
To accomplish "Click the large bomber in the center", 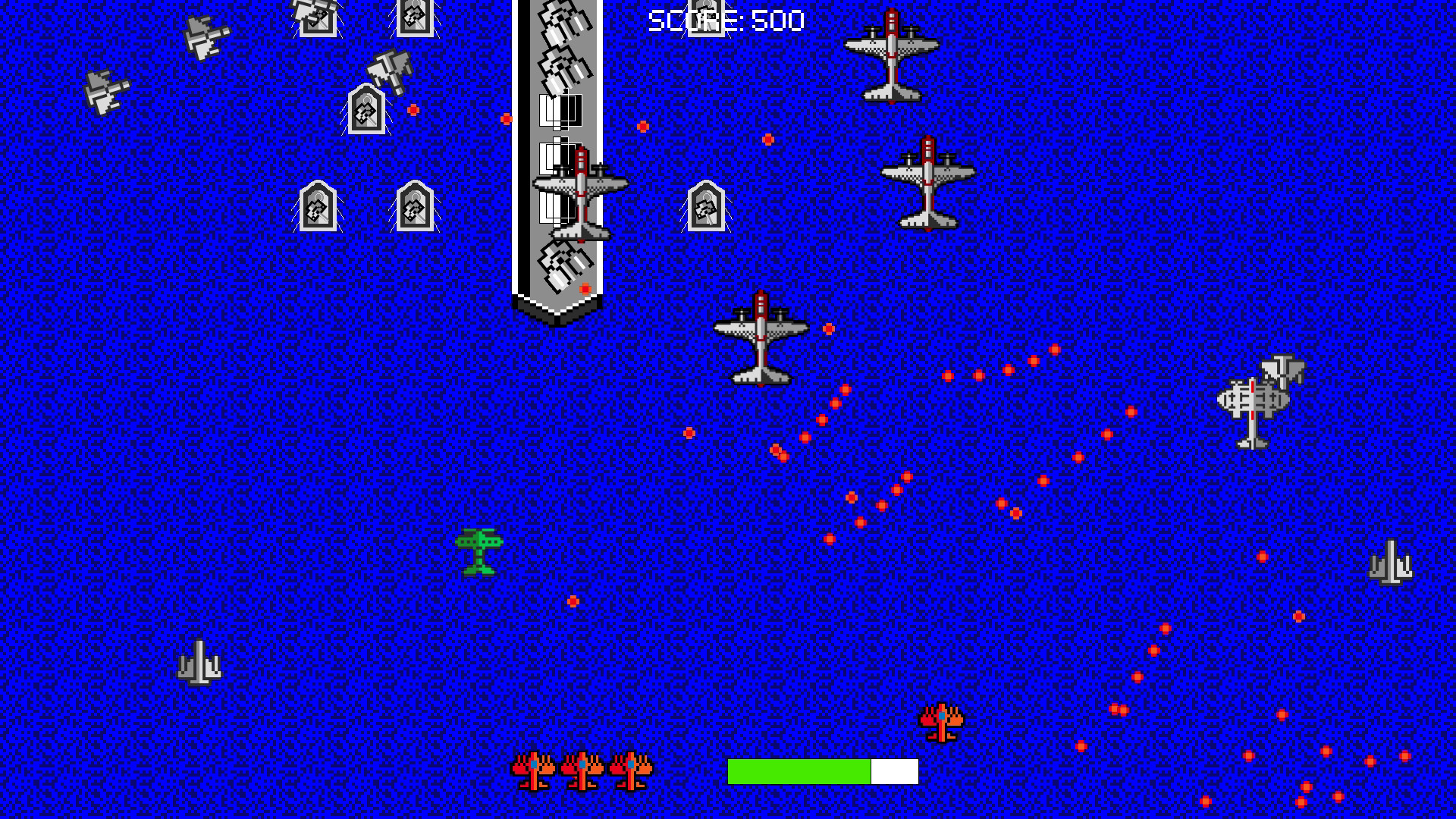I will [762, 341].
